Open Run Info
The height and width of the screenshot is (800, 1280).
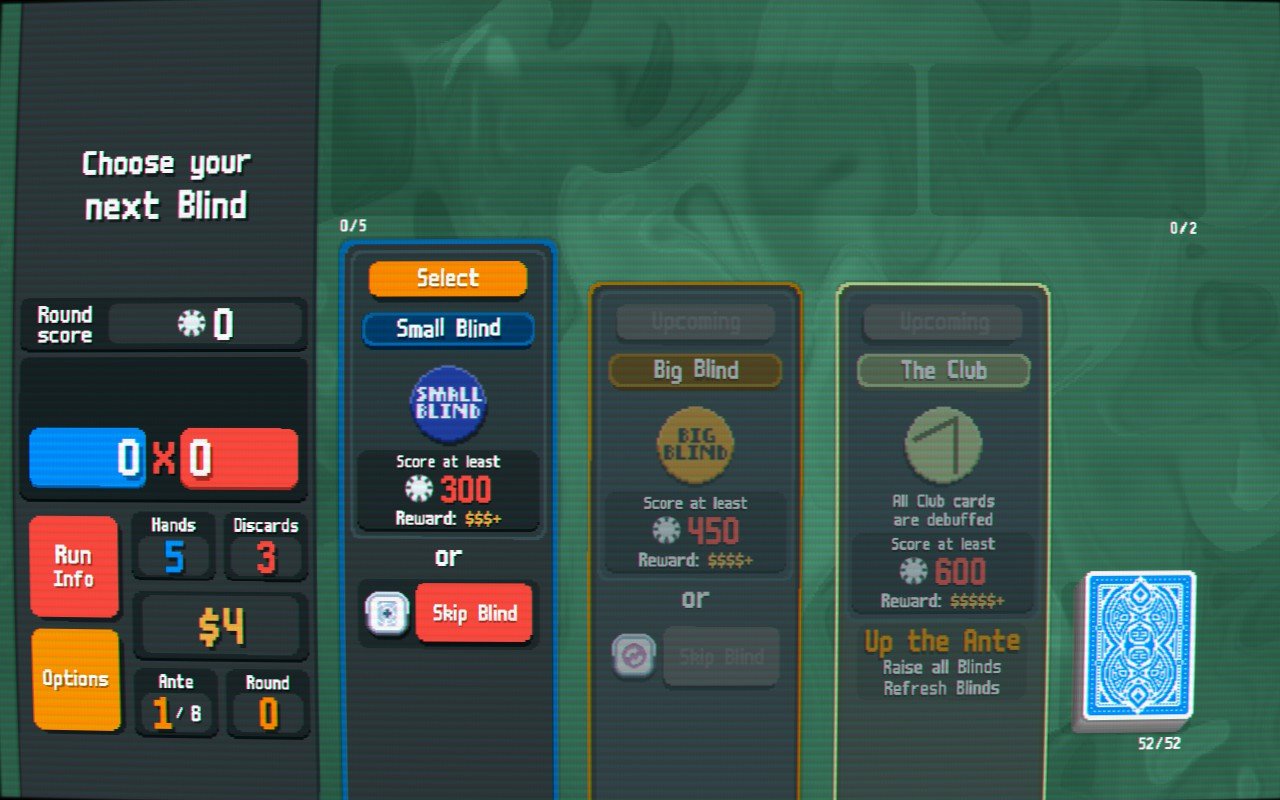(74, 566)
